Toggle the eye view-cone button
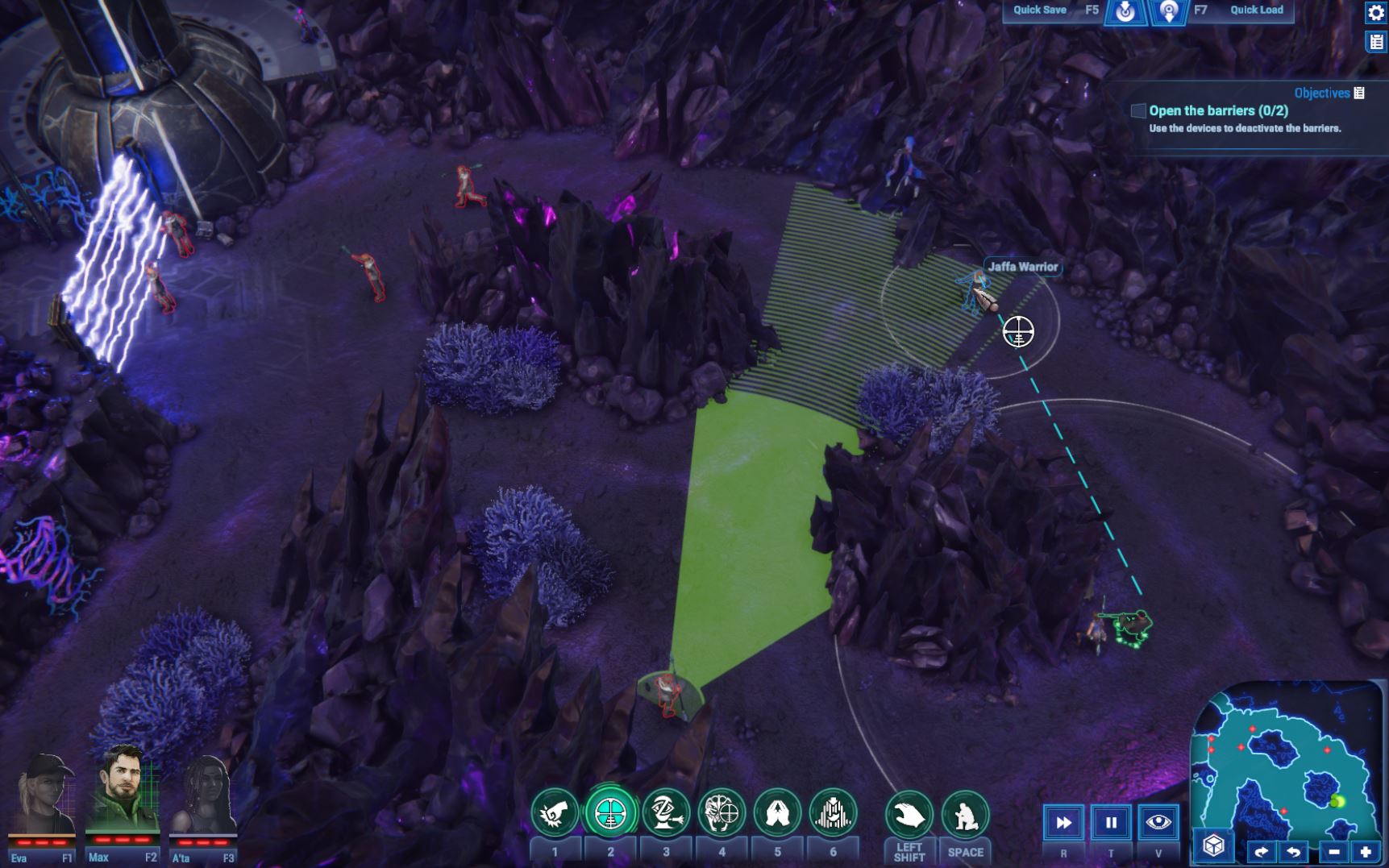1389x868 pixels. click(x=1158, y=823)
